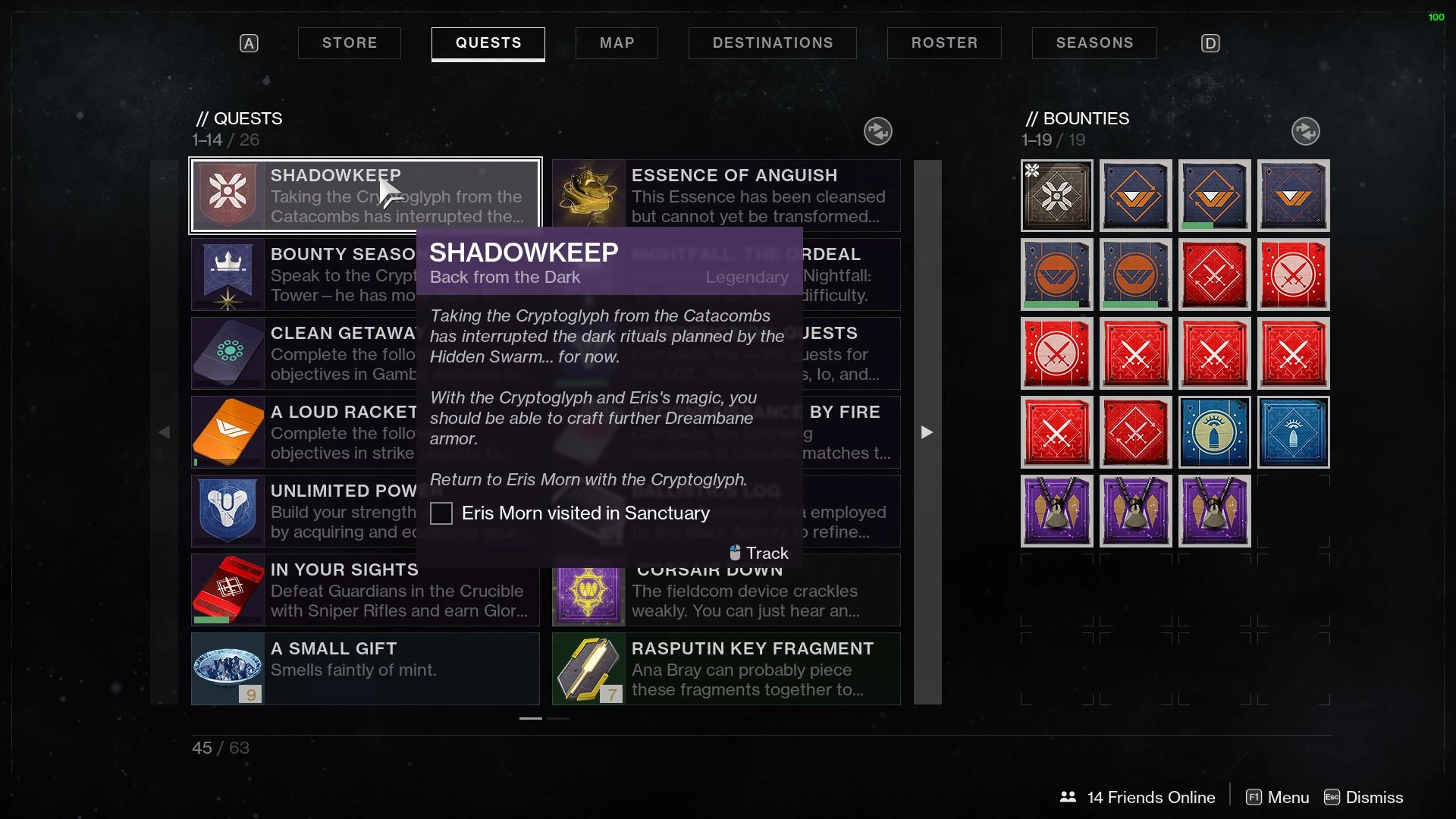Switch to the Map tab
The image size is (1456, 819).
coord(617,43)
